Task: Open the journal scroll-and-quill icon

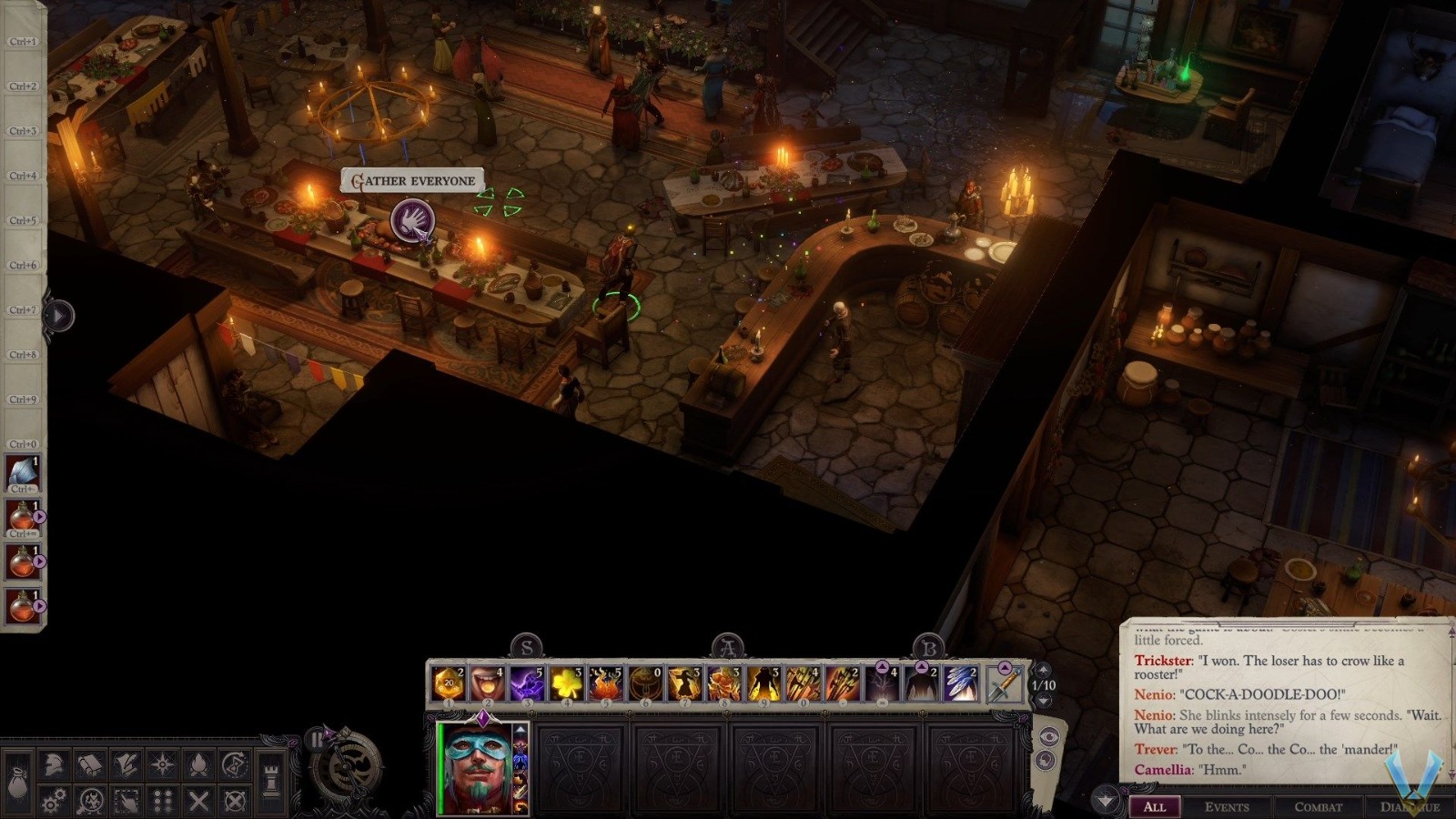Action: pyautogui.click(x=124, y=763)
